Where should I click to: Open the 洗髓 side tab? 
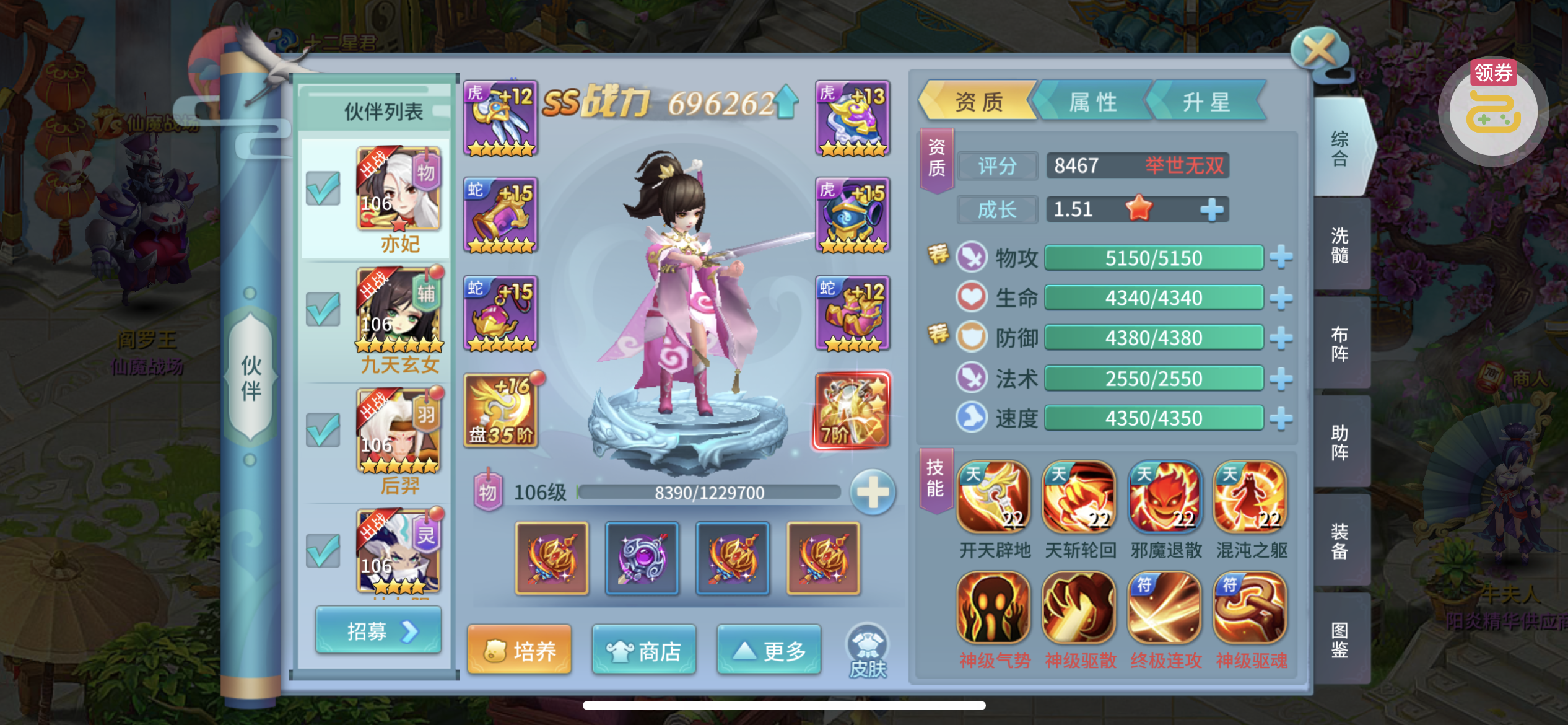1340,245
